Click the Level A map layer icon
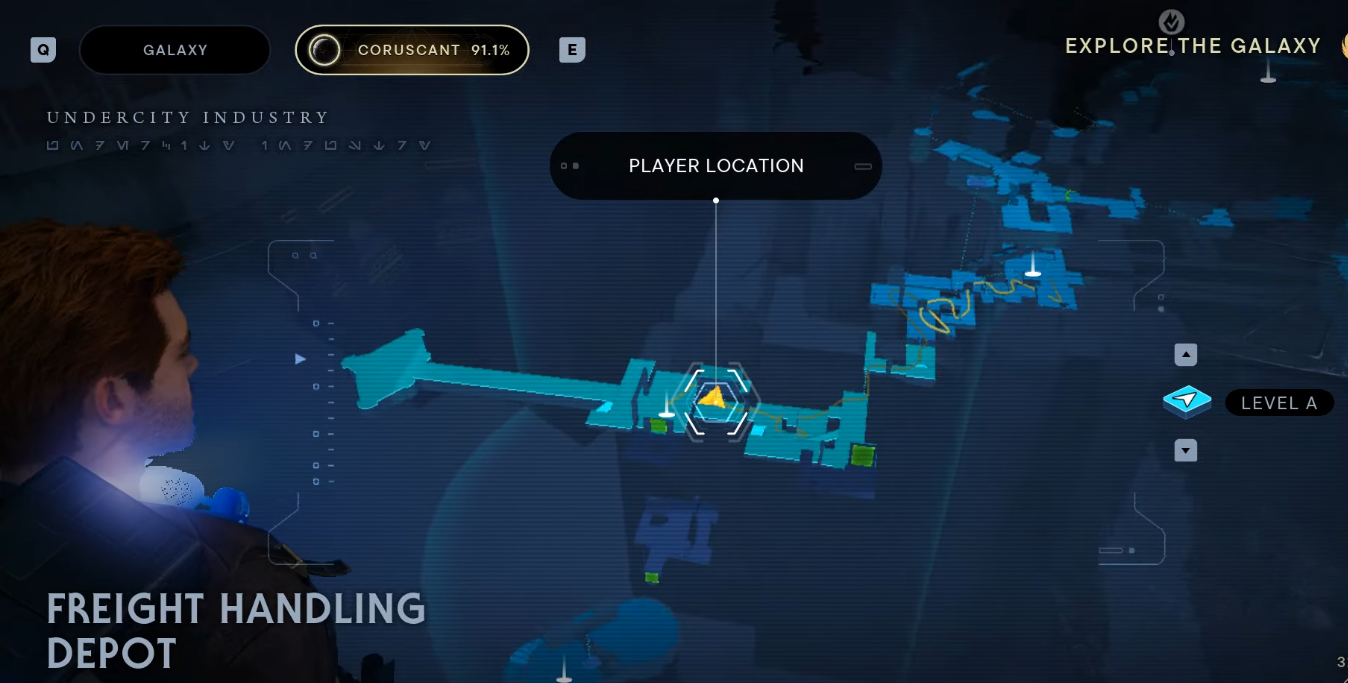The width and height of the screenshot is (1348, 683). (1187, 402)
